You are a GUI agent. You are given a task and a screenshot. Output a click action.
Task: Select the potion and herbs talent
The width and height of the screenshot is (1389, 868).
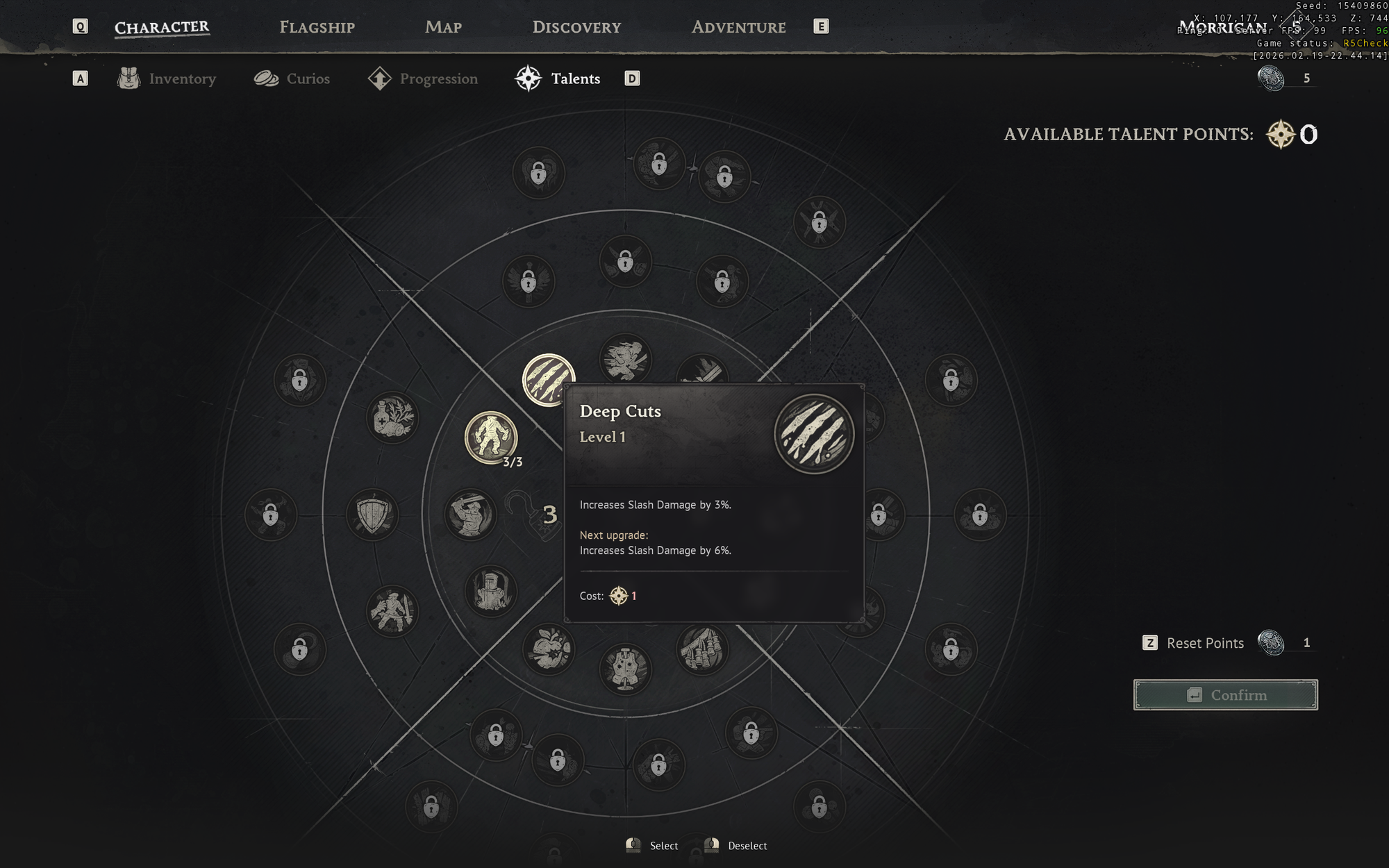click(x=392, y=418)
